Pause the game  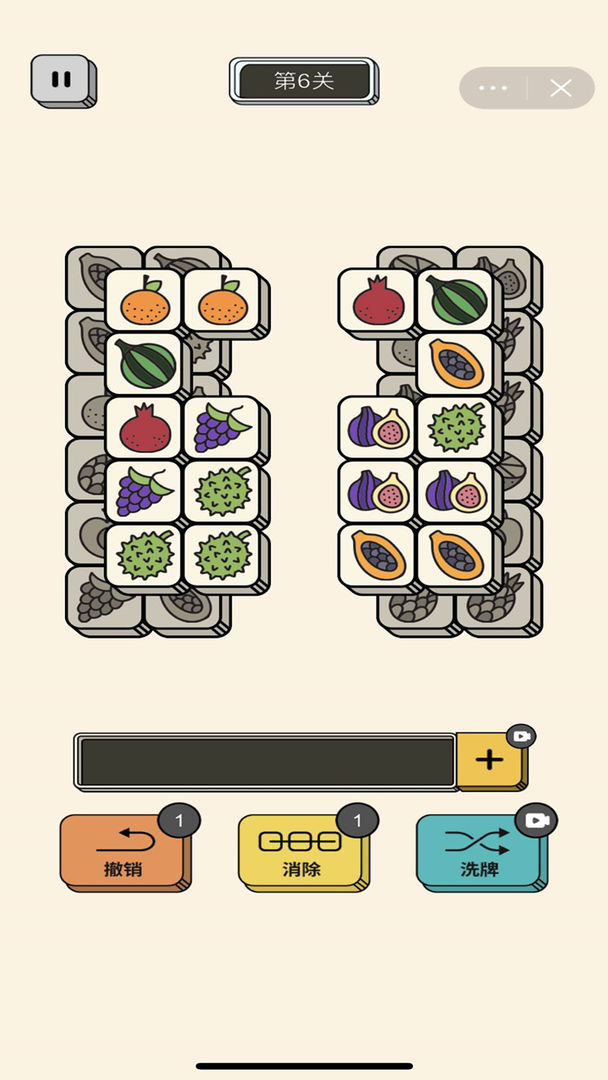[x=62, y=79]
